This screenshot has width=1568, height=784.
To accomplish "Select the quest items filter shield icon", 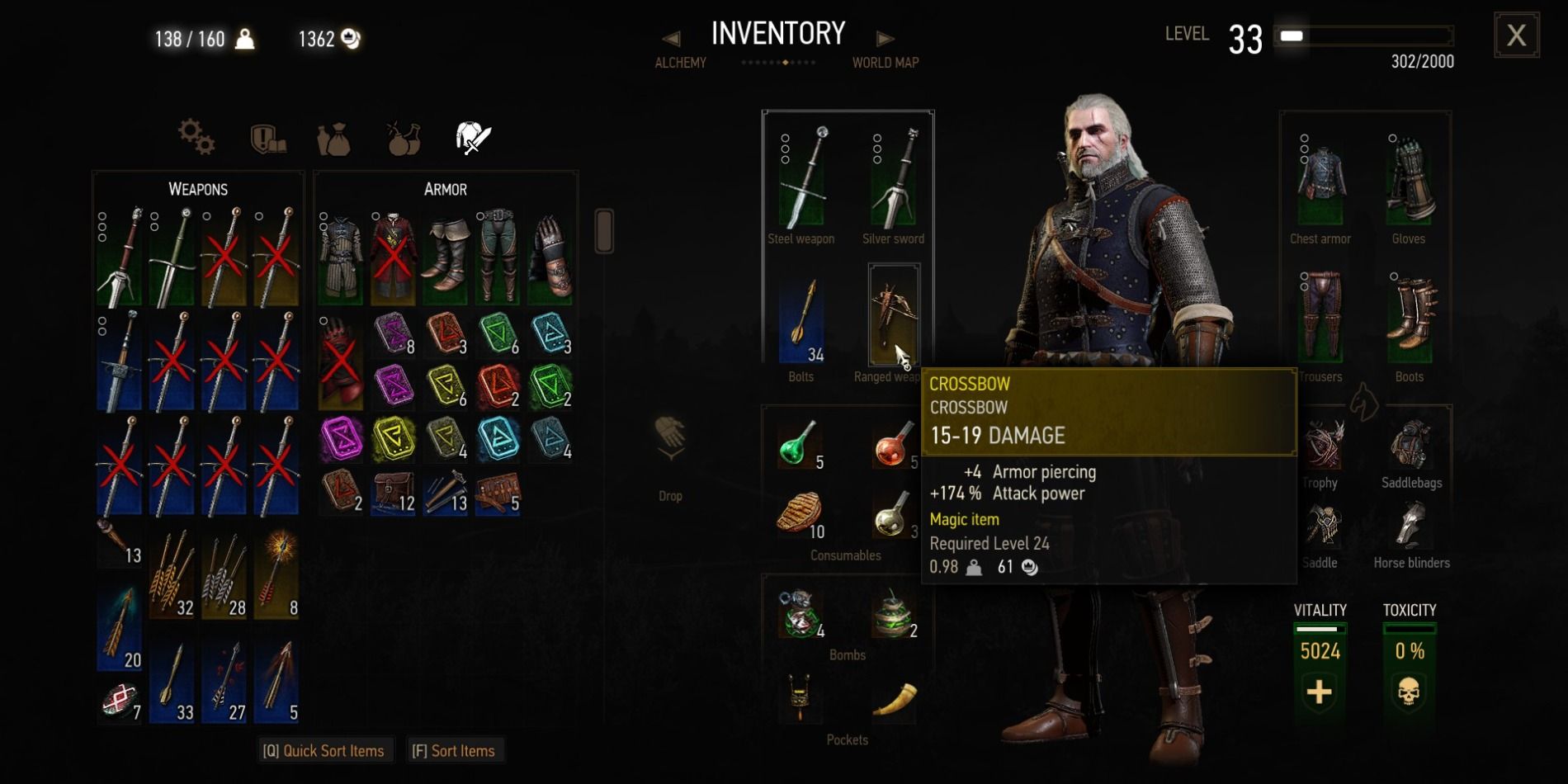I will [x=266, y=138].
